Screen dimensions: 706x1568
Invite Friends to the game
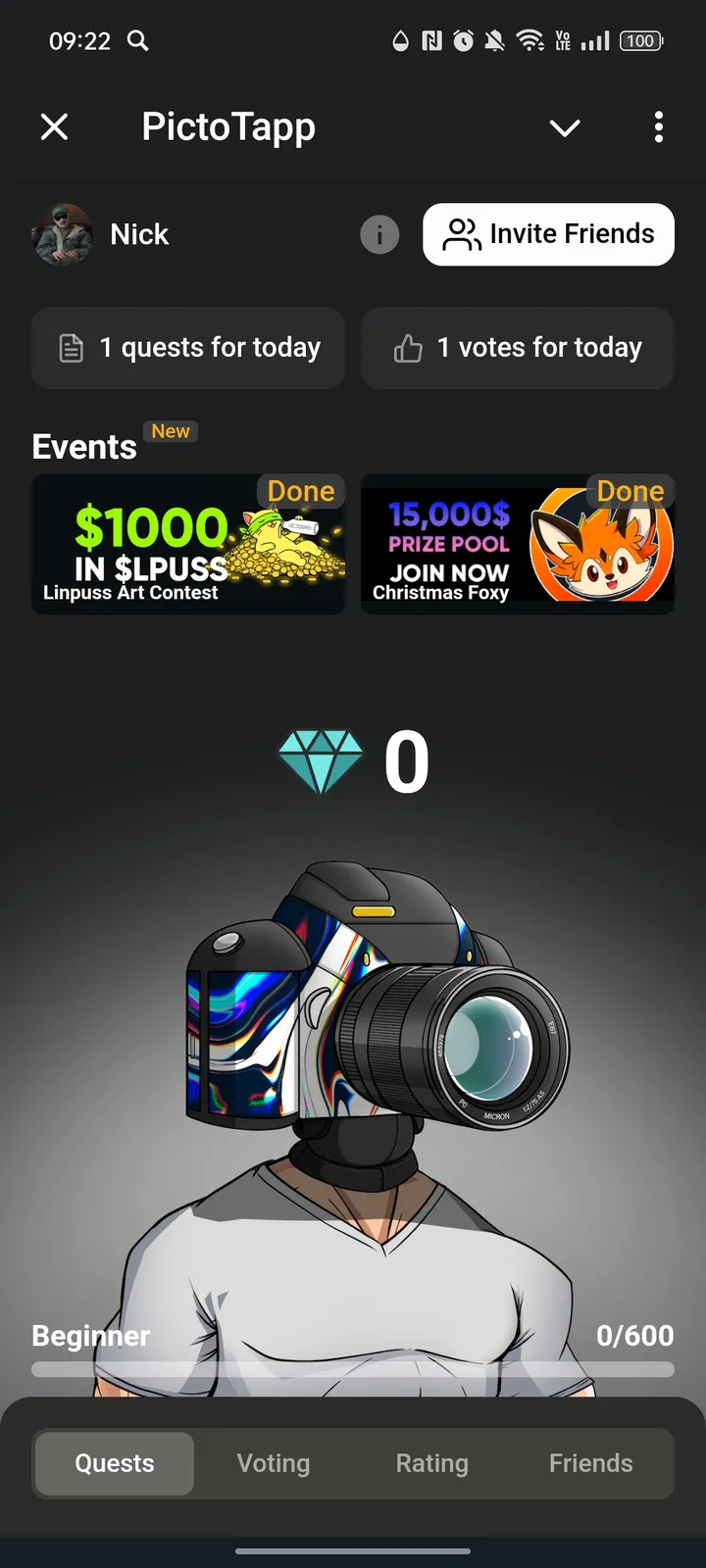pyautogui.click(x=548, y=234)
